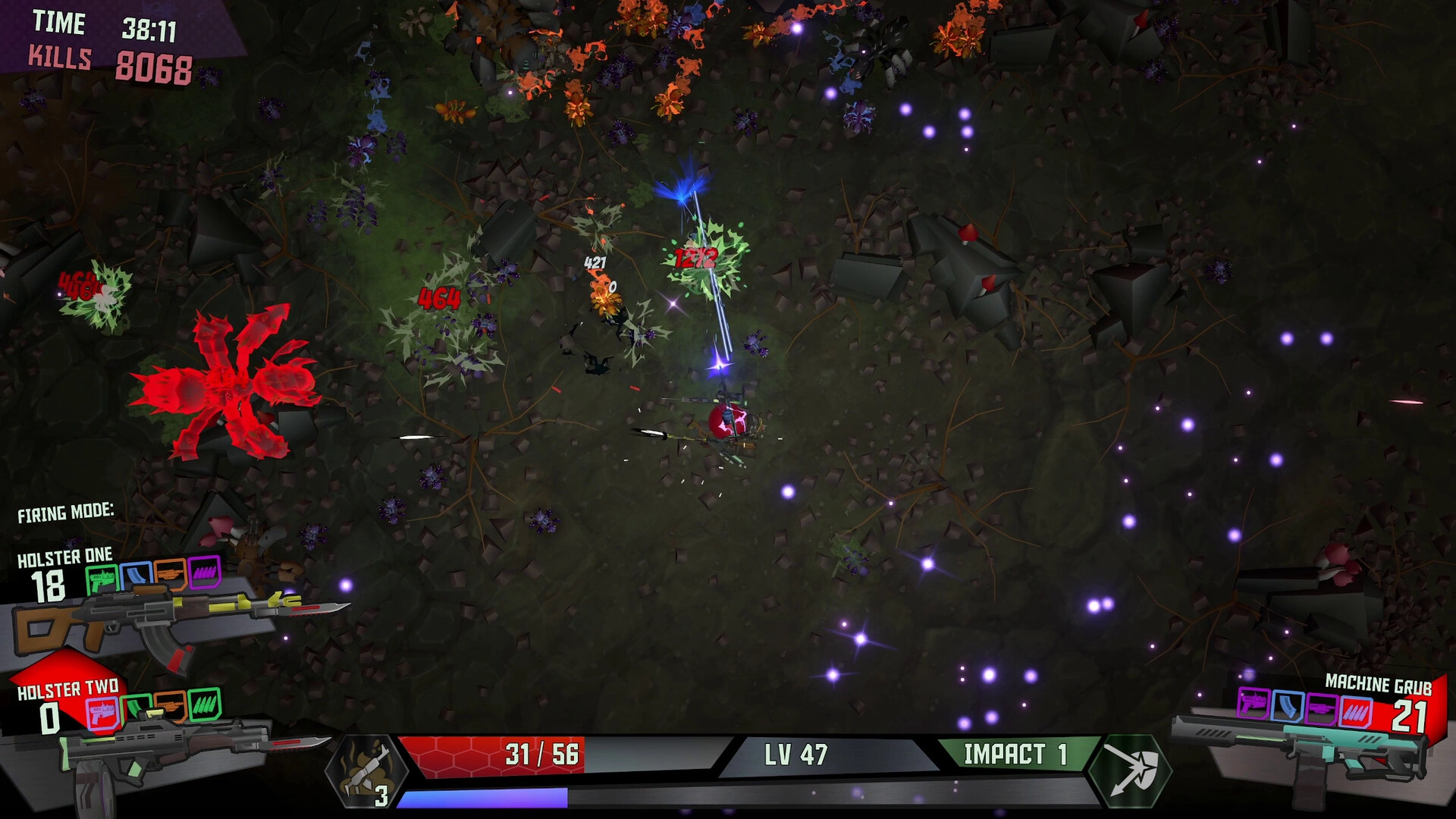Click the smoking rifle hexagon icon
The image size is (1456, 819).
click(x=367, y=771)
